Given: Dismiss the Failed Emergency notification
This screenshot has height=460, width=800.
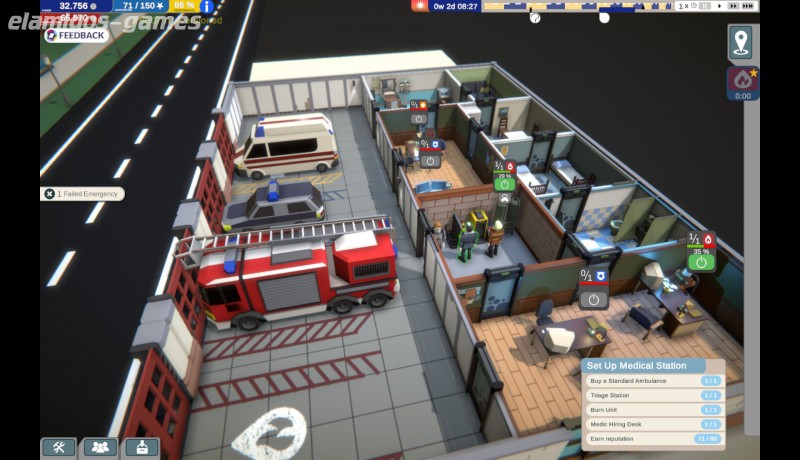Looking at the screenshot, I should pos(49,194).
